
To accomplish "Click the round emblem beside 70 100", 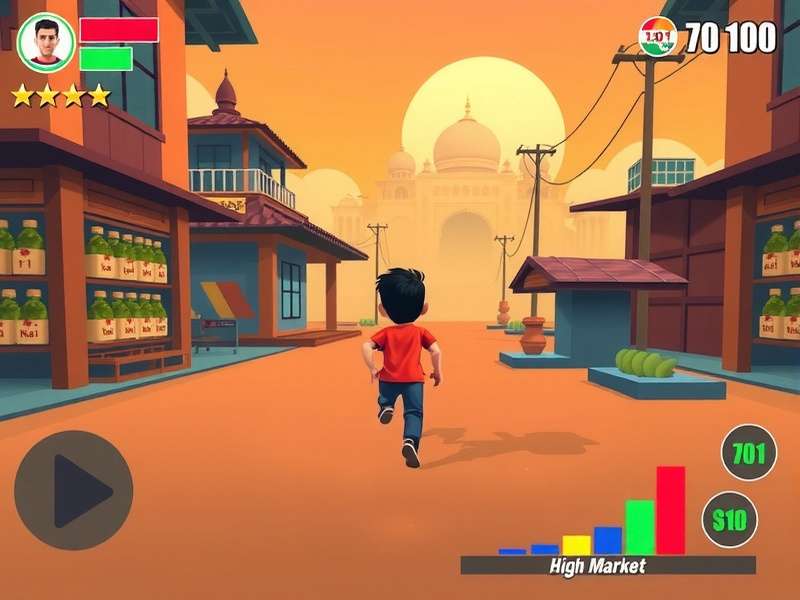I will tap(657, 37).
